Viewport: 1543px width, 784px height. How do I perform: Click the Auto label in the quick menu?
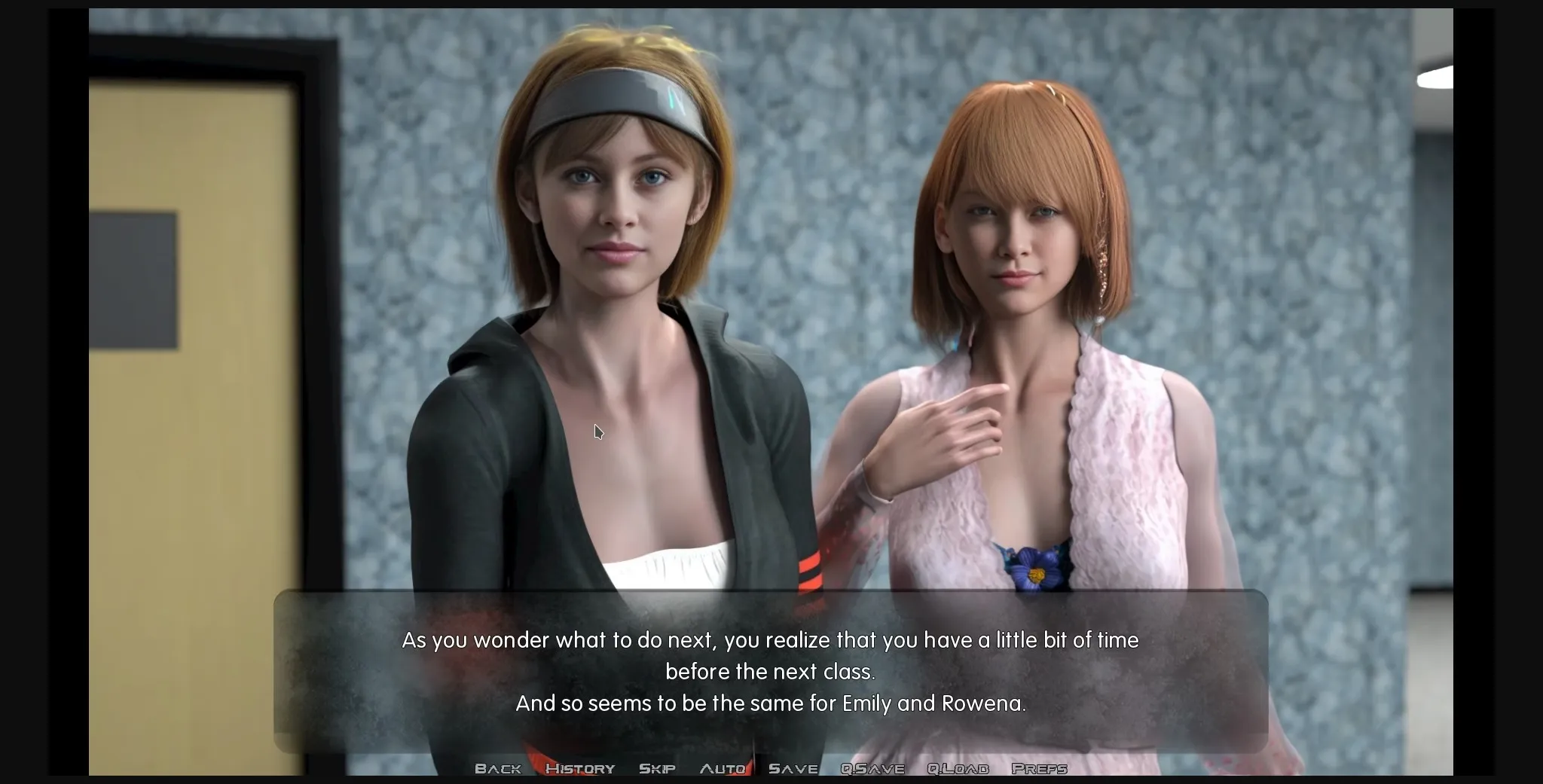click(x=722, y=768)
